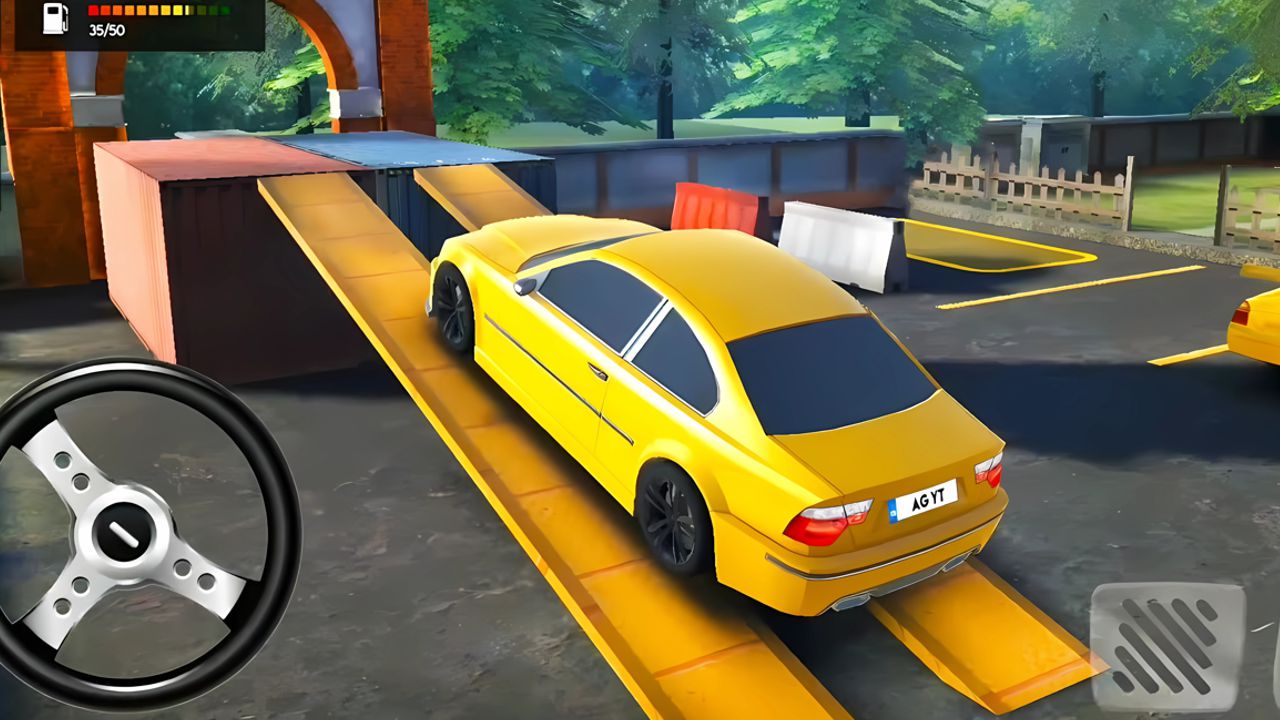Tap the green segment of the fuel bar
Screen dimensions: 1280x720
pos(224,10)
